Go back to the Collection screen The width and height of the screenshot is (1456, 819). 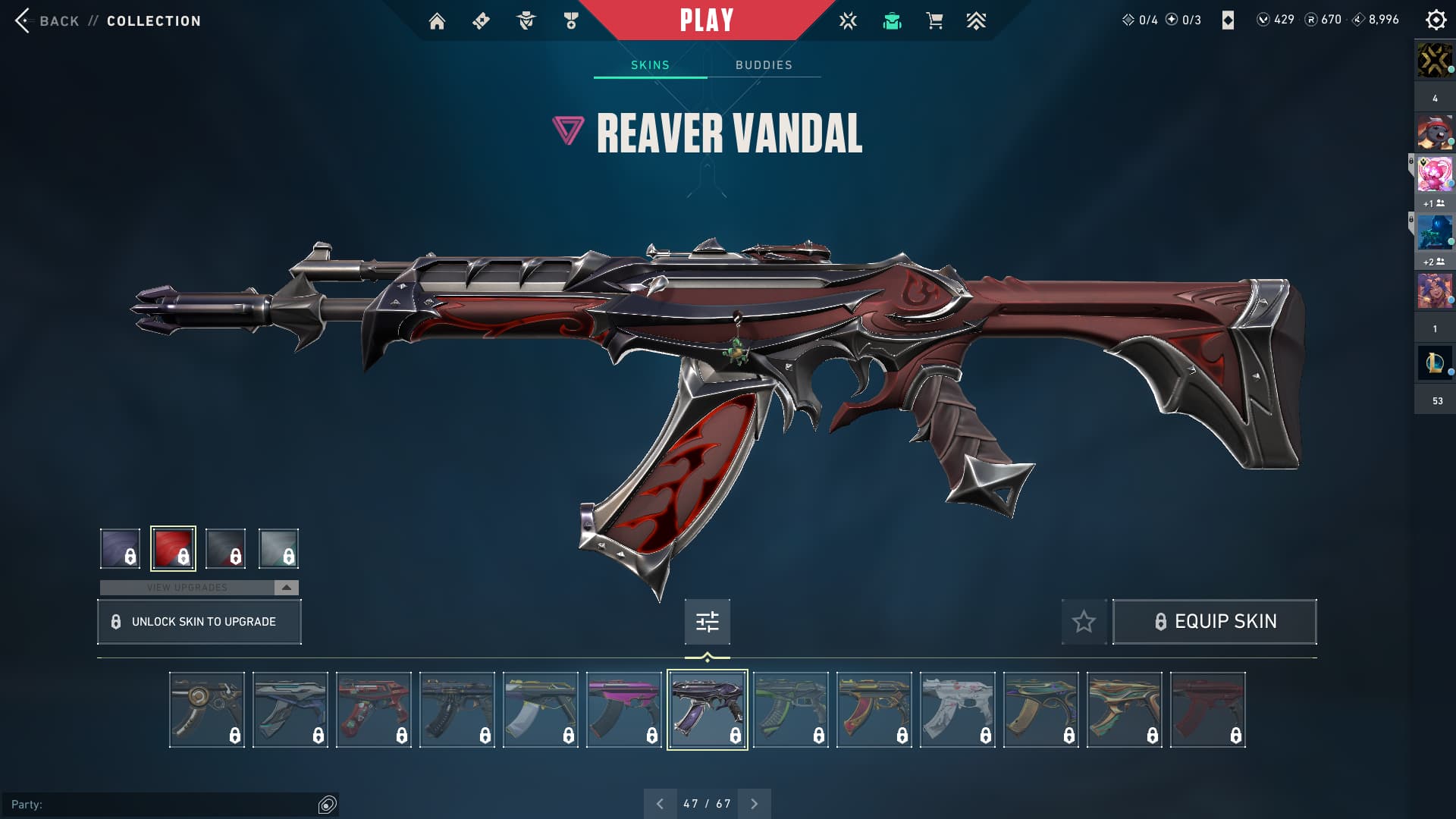coord(108,21)
